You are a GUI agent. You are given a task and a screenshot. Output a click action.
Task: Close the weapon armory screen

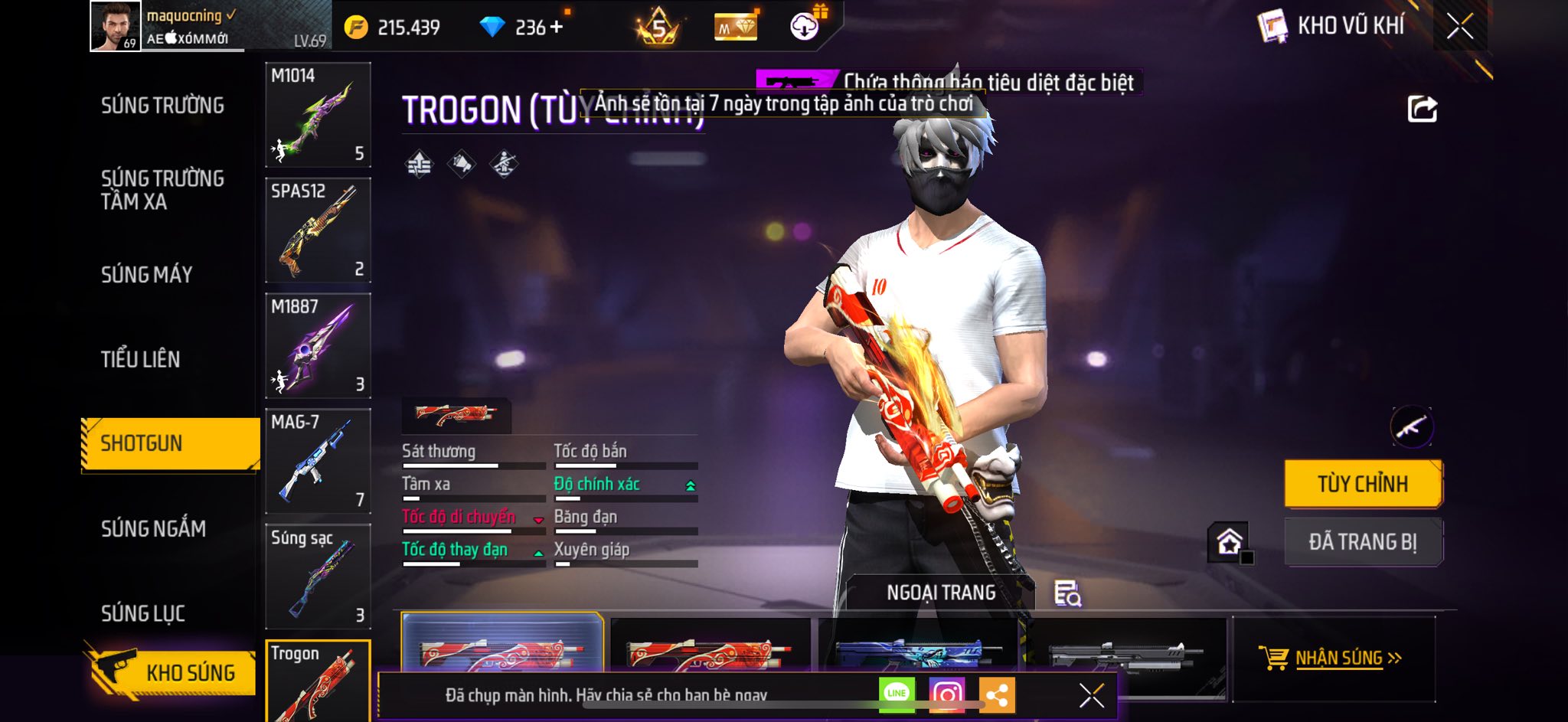pyautogui.click(x=1459, y=26)
